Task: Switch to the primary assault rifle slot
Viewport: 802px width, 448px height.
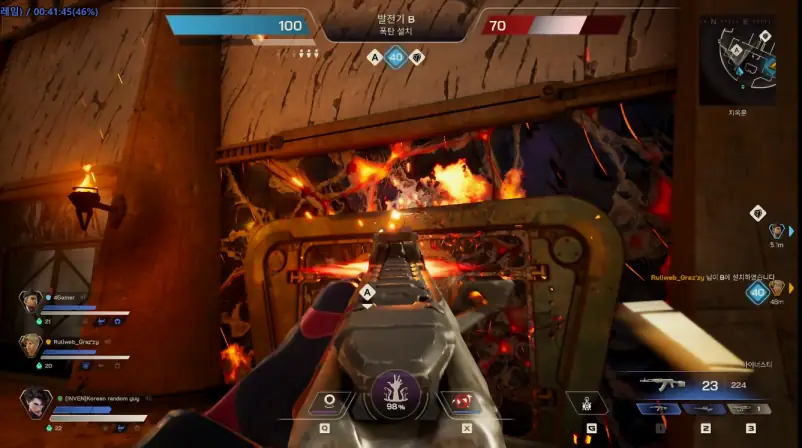Action: pyautogui.click(x=660, y=408)
